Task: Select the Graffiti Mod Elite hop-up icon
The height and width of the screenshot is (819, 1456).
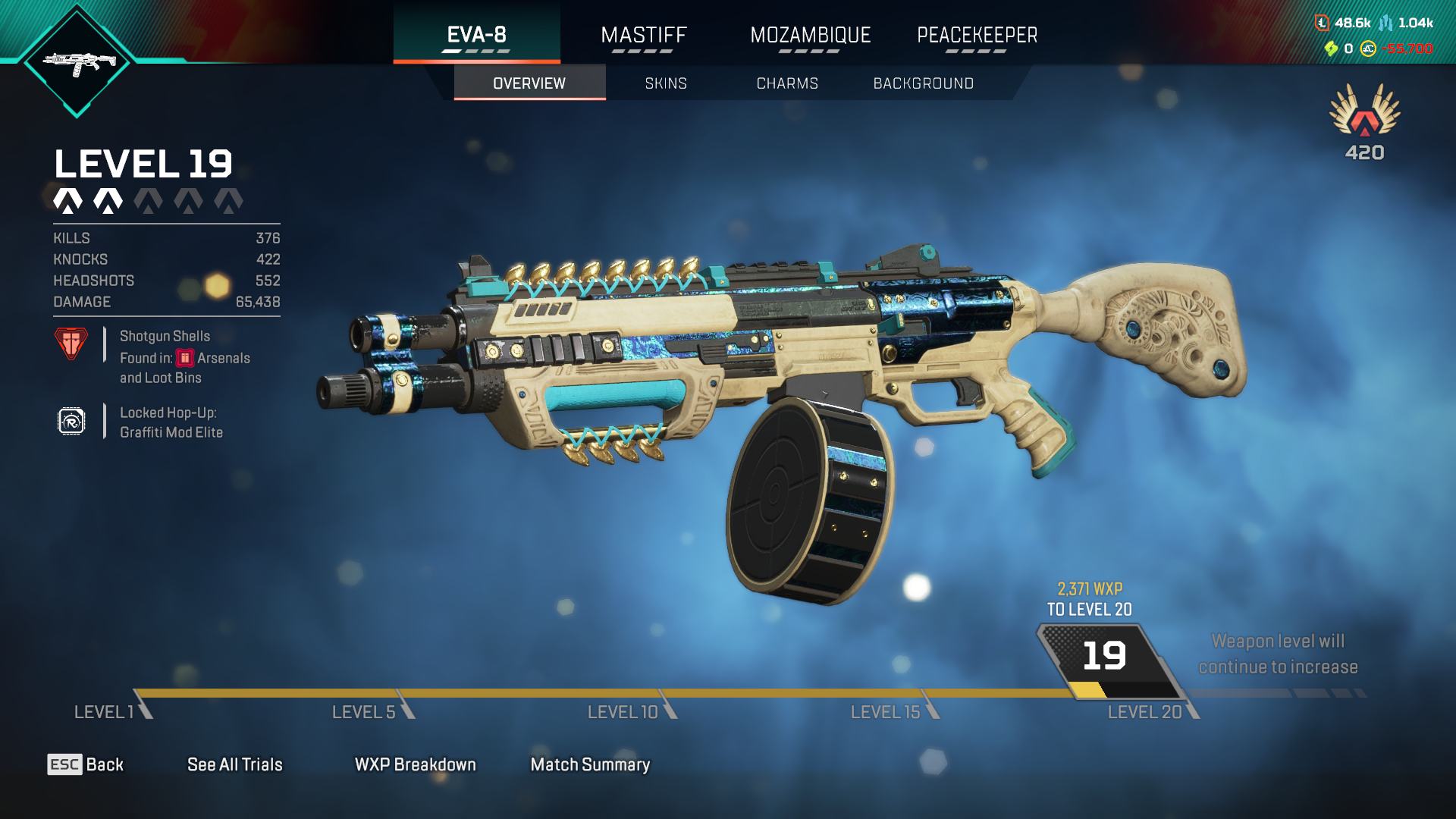Action: 71,422
